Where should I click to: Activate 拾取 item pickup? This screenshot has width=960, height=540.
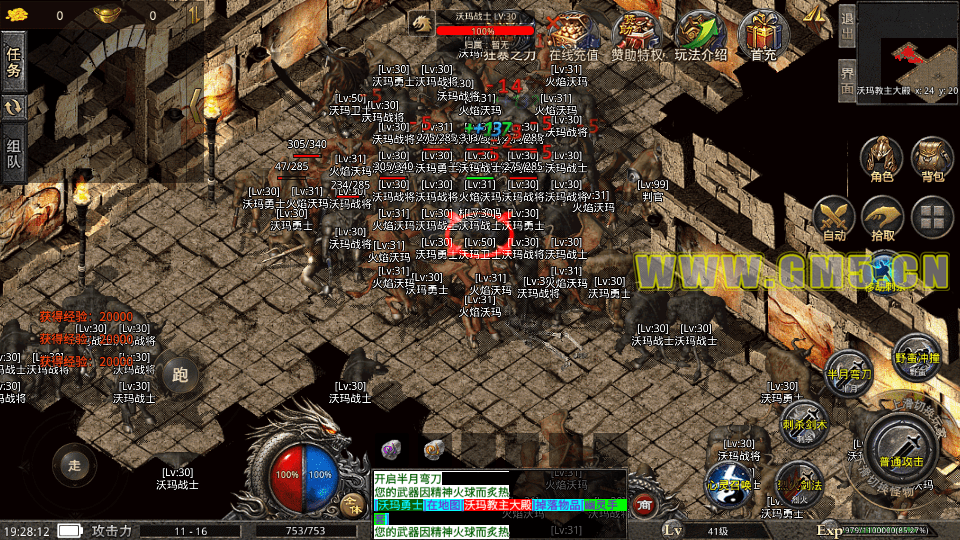(x=883, y=219)
